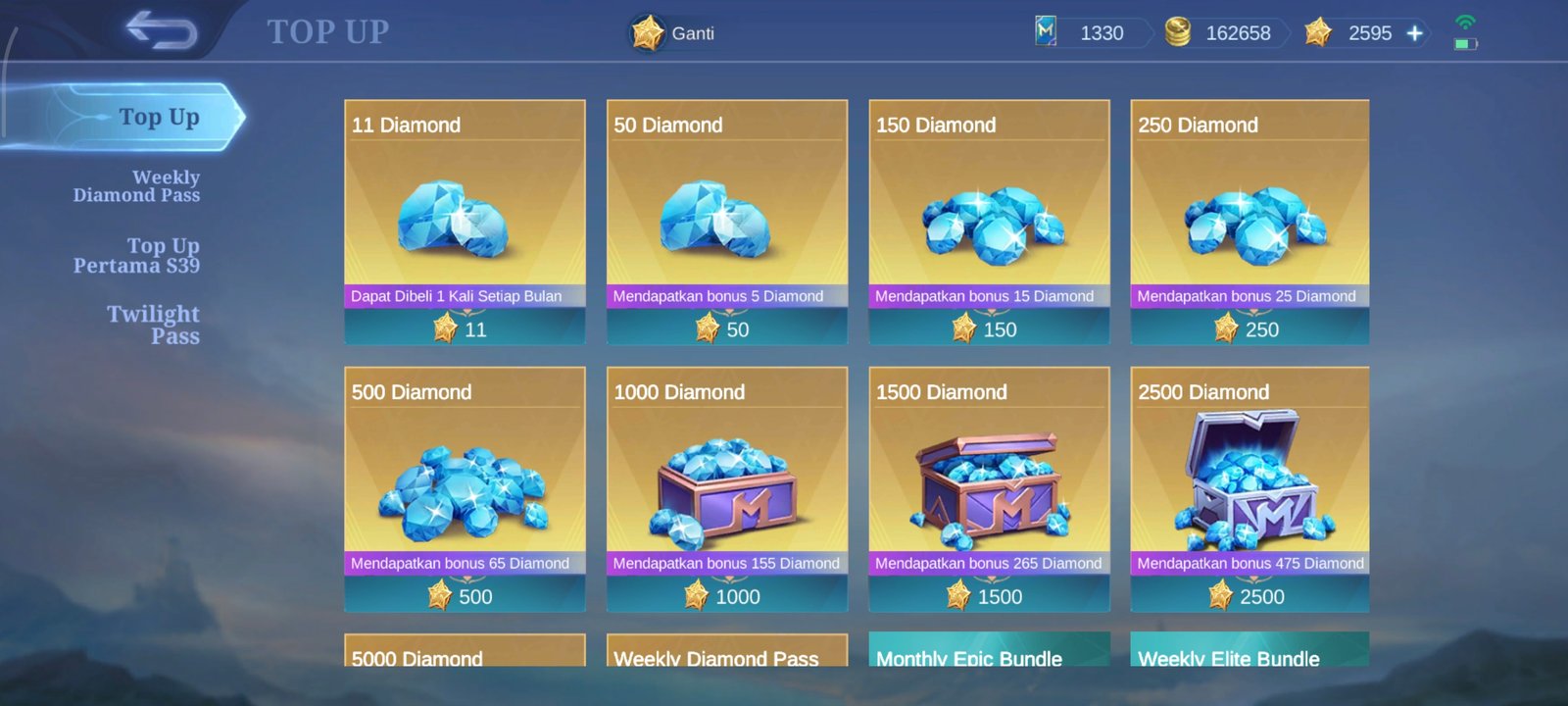Open the Twilight Pass section
Screen dimensions: 1568x706
coord(154,324)
